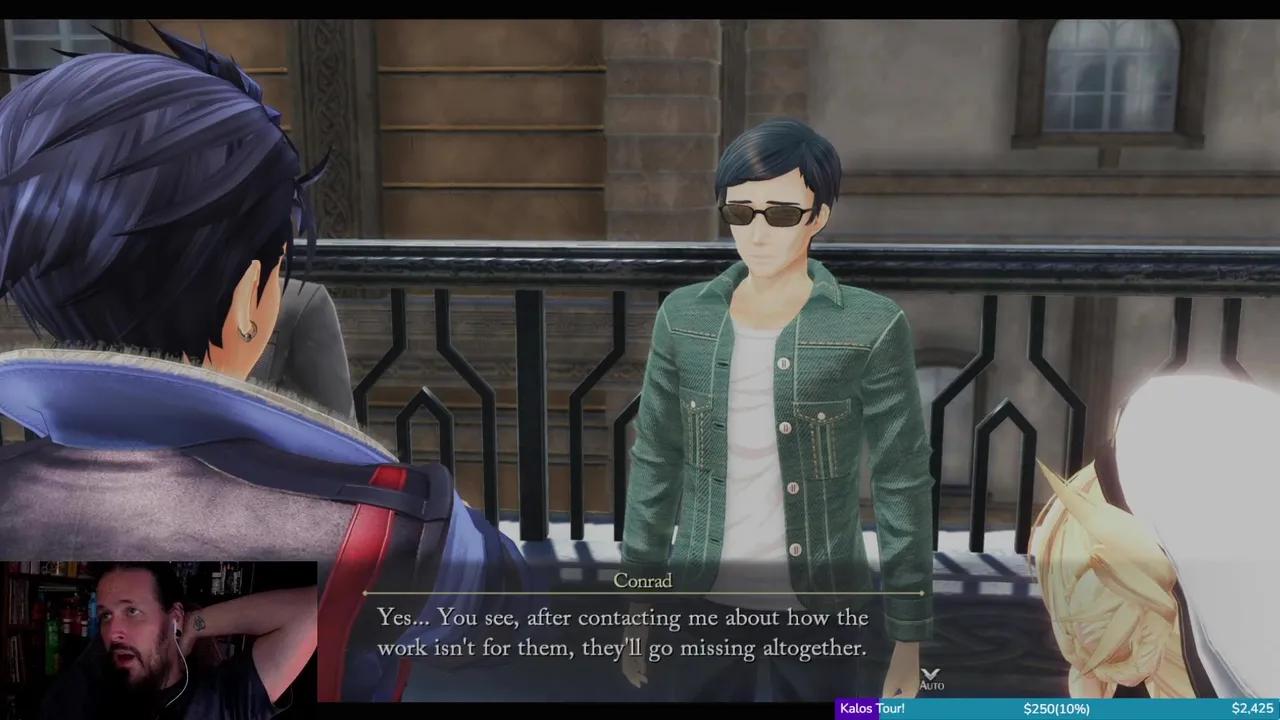Toggle the Auto dialogue advance indicator
1280x720 pixels.
[931, 680]
